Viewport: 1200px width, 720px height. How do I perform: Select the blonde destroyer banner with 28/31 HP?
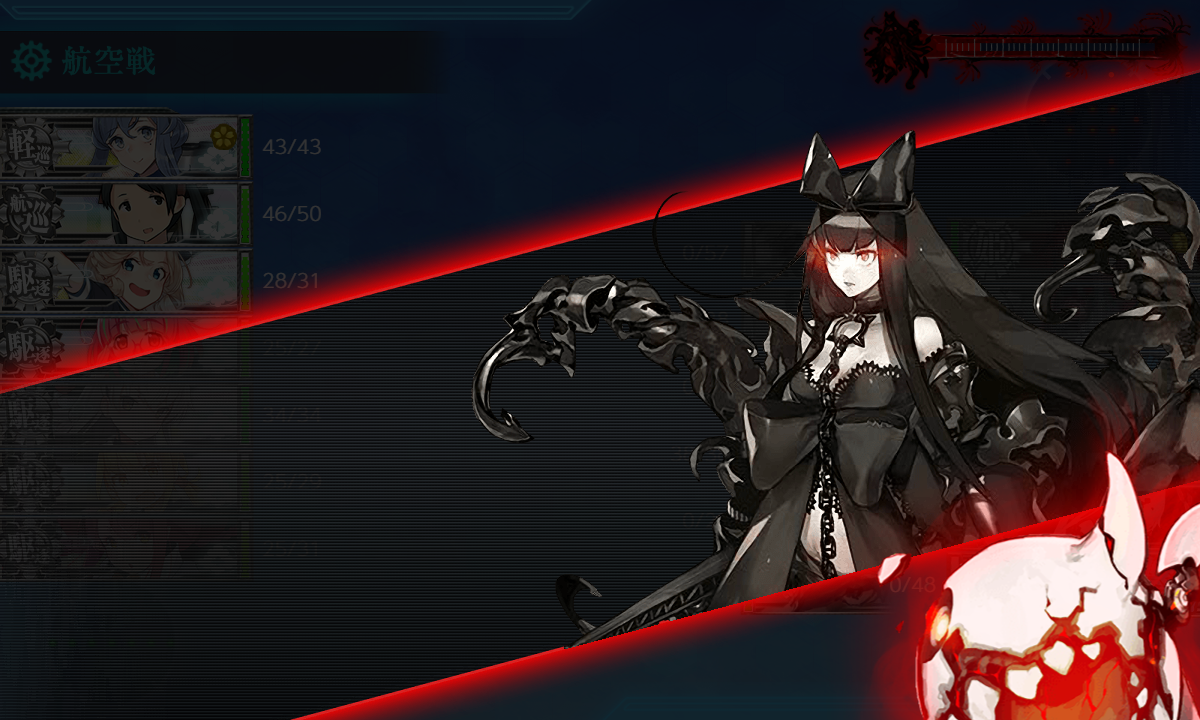[120, 280]
